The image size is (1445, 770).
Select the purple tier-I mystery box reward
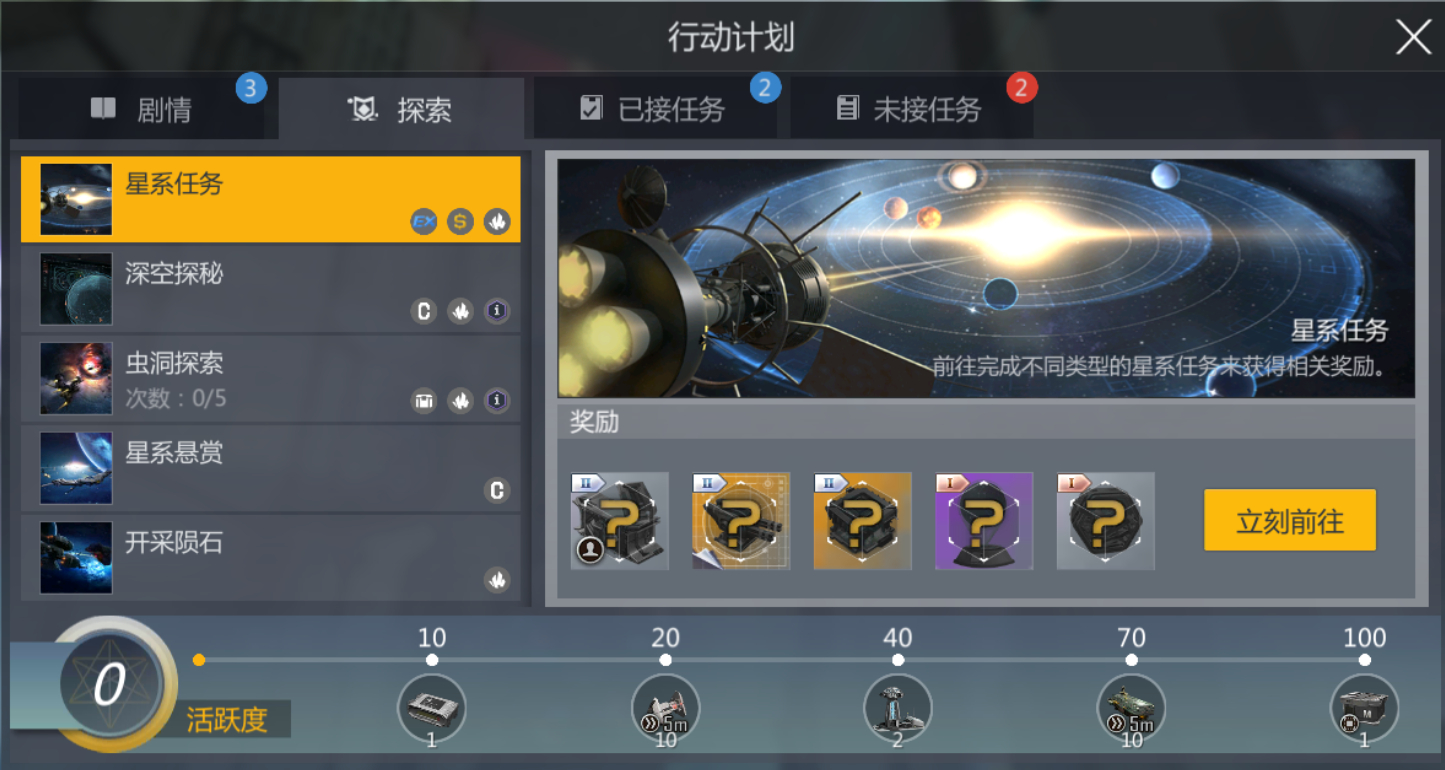tap(983, 521)
